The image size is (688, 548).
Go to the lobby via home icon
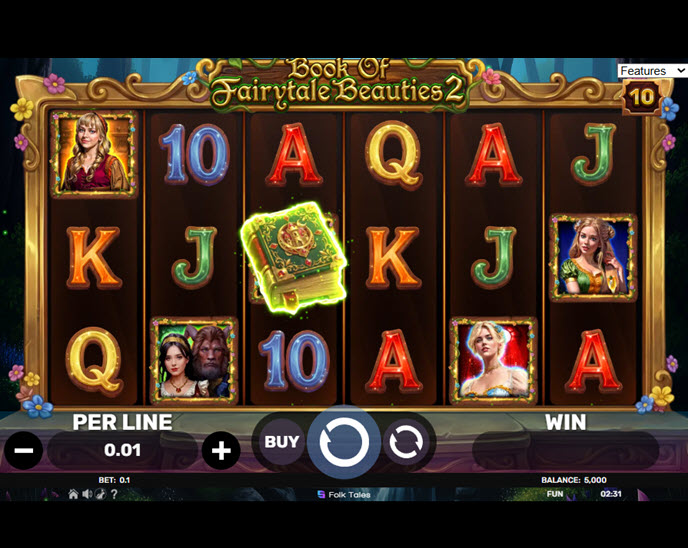tap(73, 494)
